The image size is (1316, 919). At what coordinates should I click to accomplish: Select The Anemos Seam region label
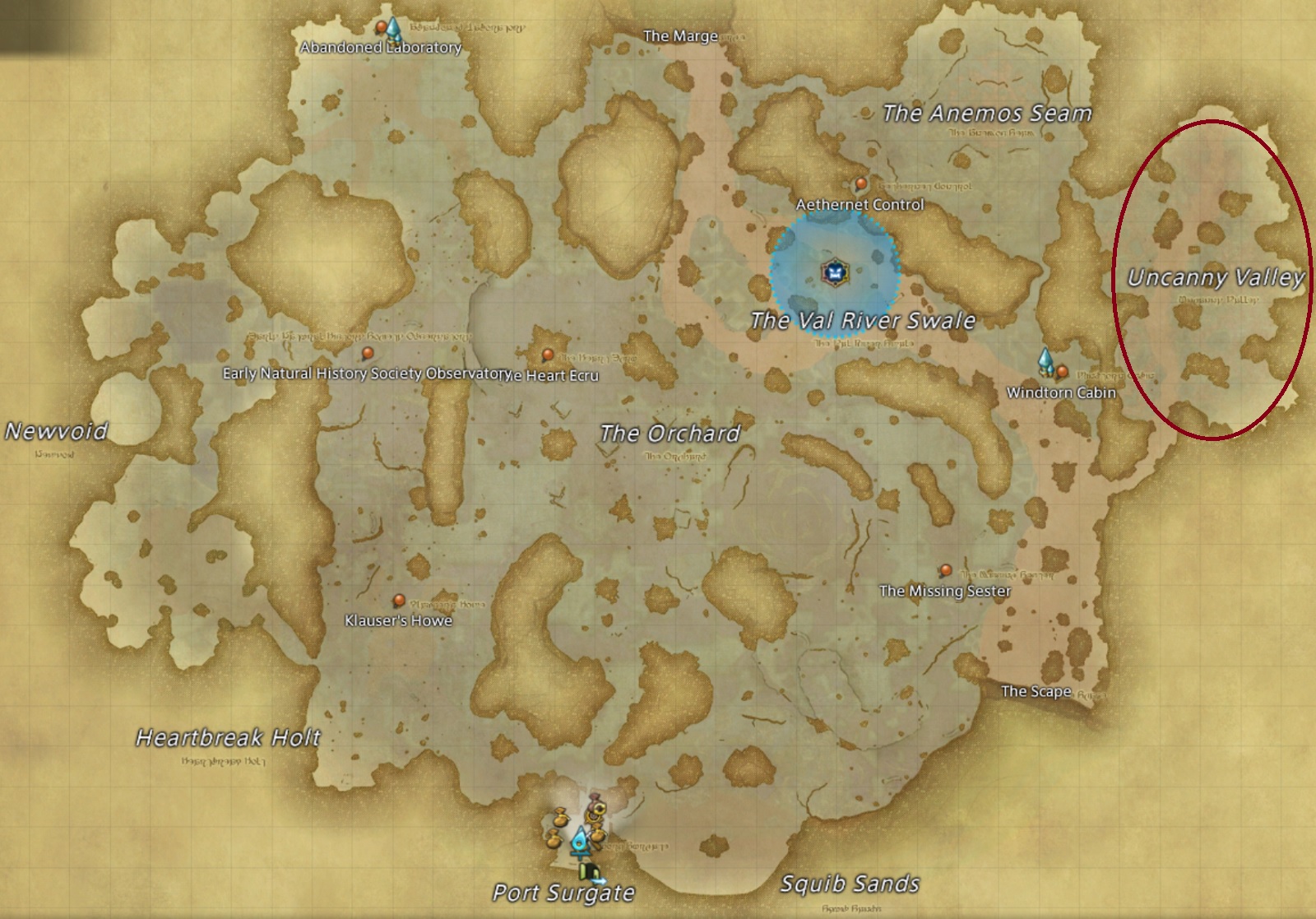[x=986, y=113]
